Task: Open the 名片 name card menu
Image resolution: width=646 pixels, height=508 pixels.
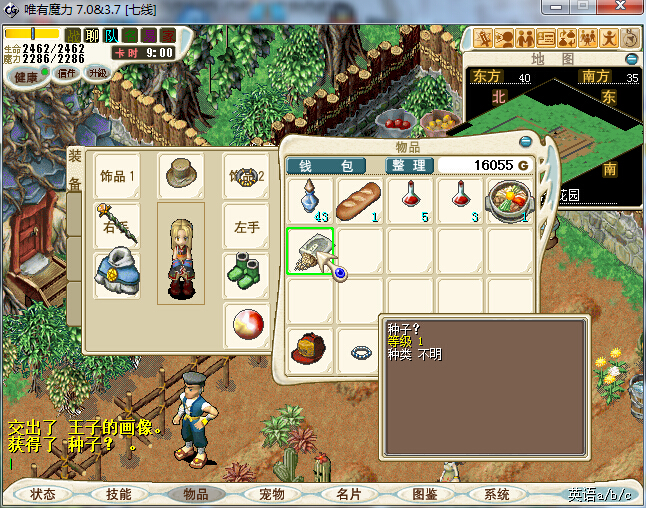Action: pyautogui.click(x=348, y=494)
